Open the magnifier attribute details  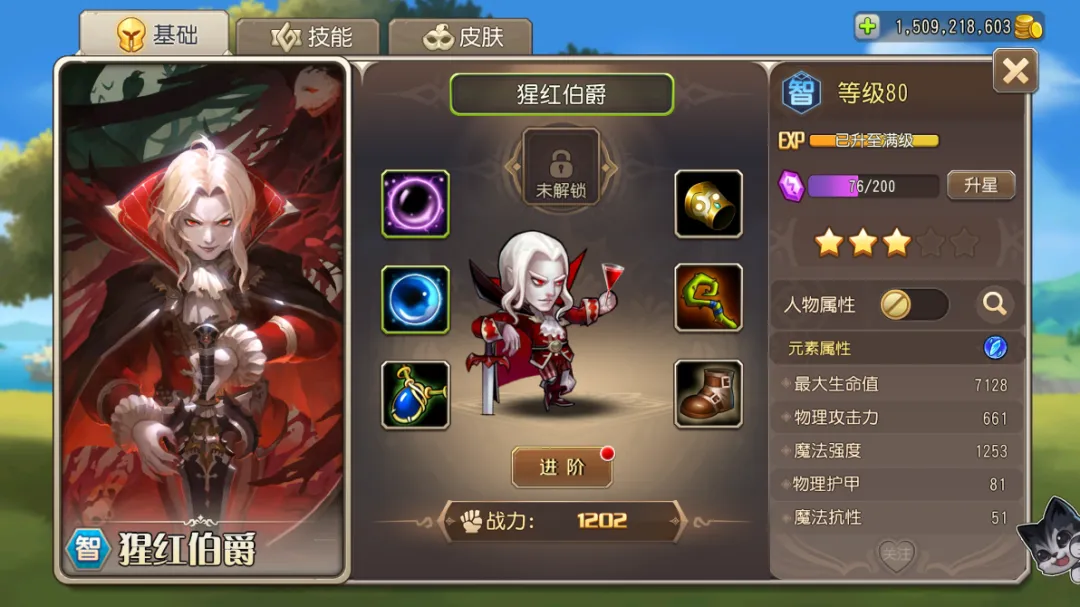[x=994, y=304]
